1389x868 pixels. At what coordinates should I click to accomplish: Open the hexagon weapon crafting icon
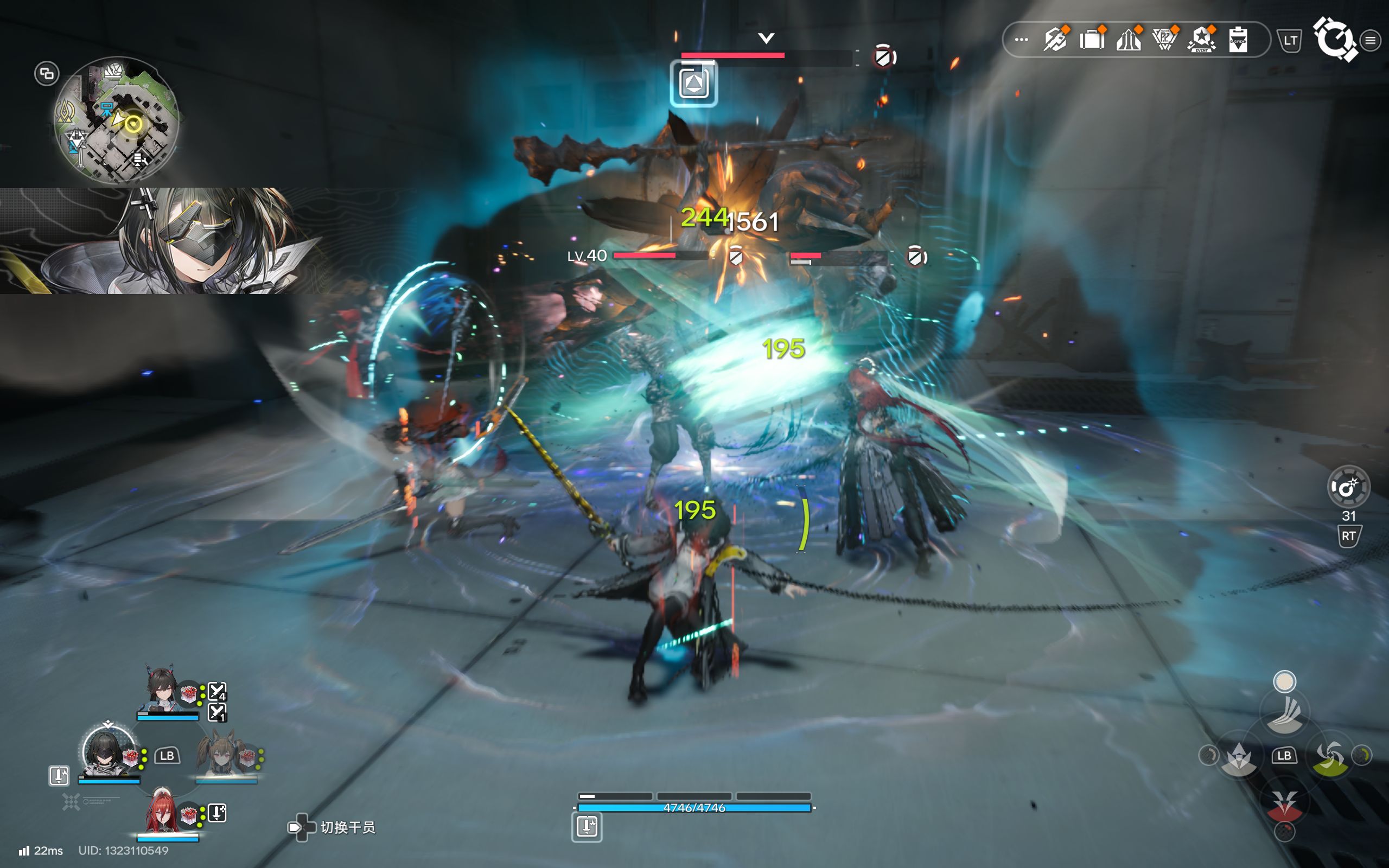coord(1055,40)
